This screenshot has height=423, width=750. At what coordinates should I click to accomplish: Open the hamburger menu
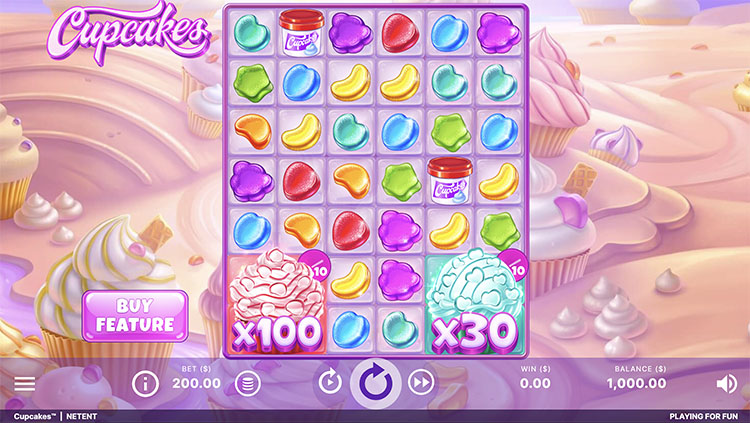coord(25,383)
